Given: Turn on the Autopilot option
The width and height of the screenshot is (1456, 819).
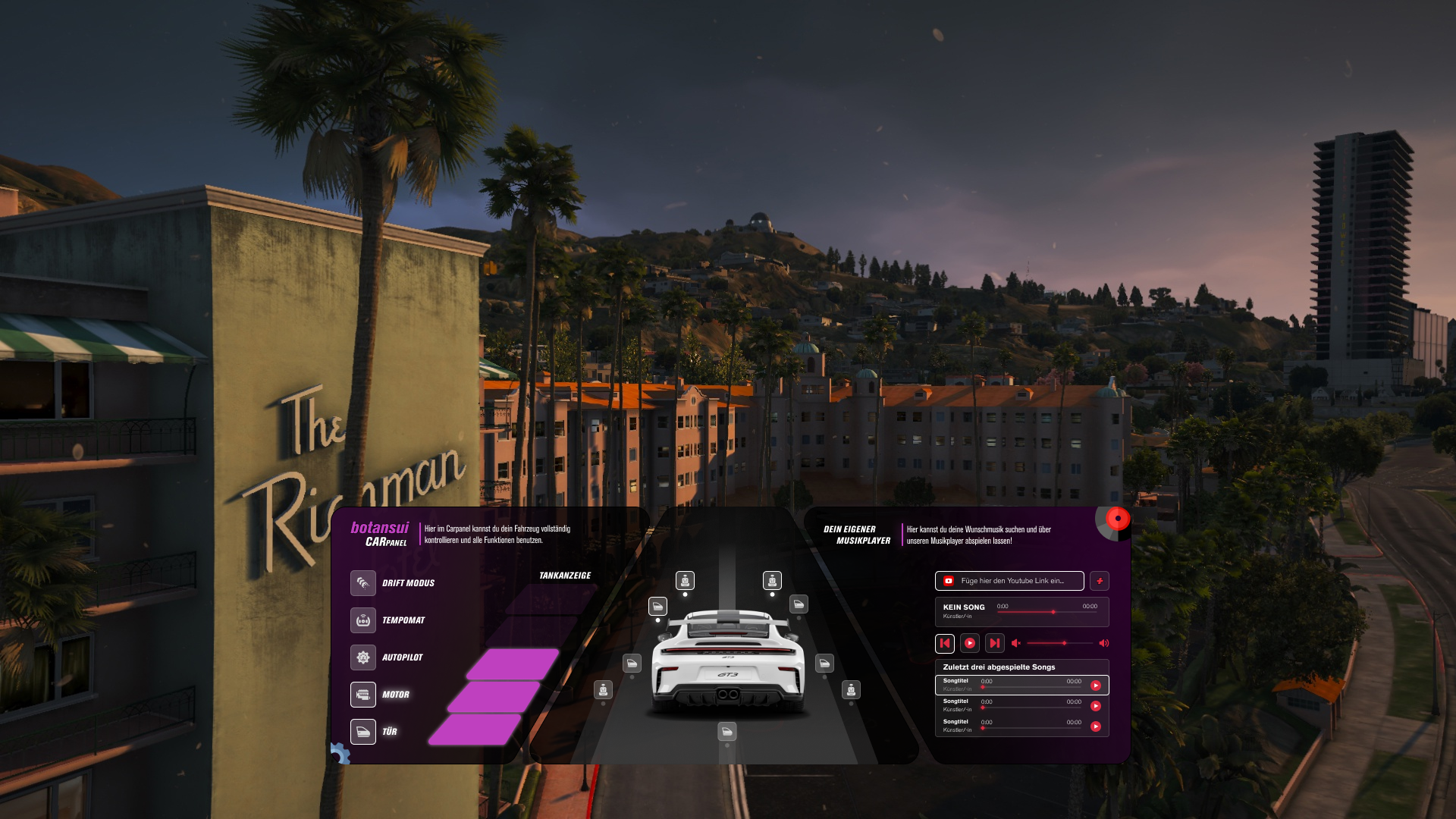Looking at the screenshot, I should coord(363,657).
